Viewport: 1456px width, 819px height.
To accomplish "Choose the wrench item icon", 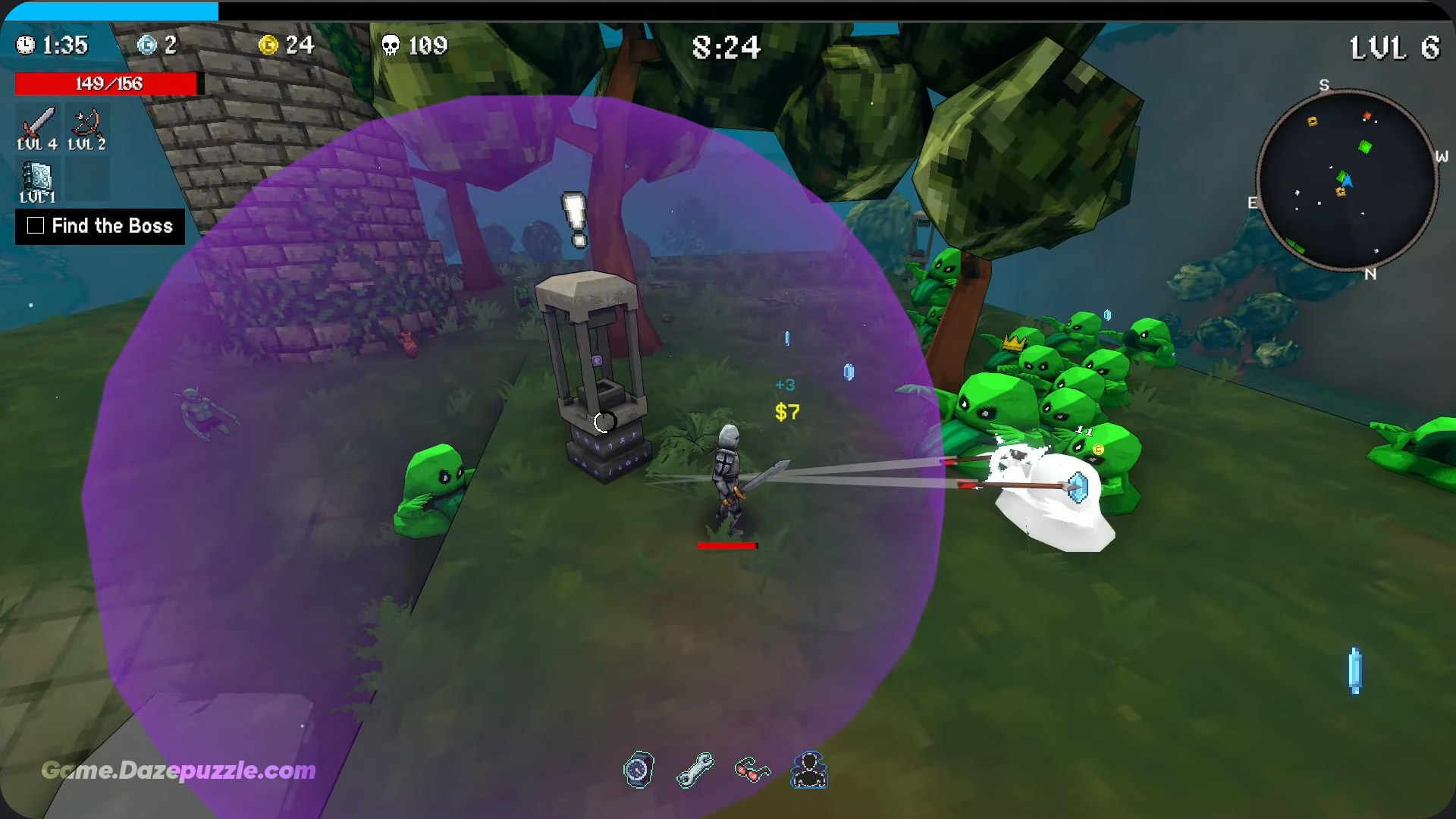I will coord(695,770).
